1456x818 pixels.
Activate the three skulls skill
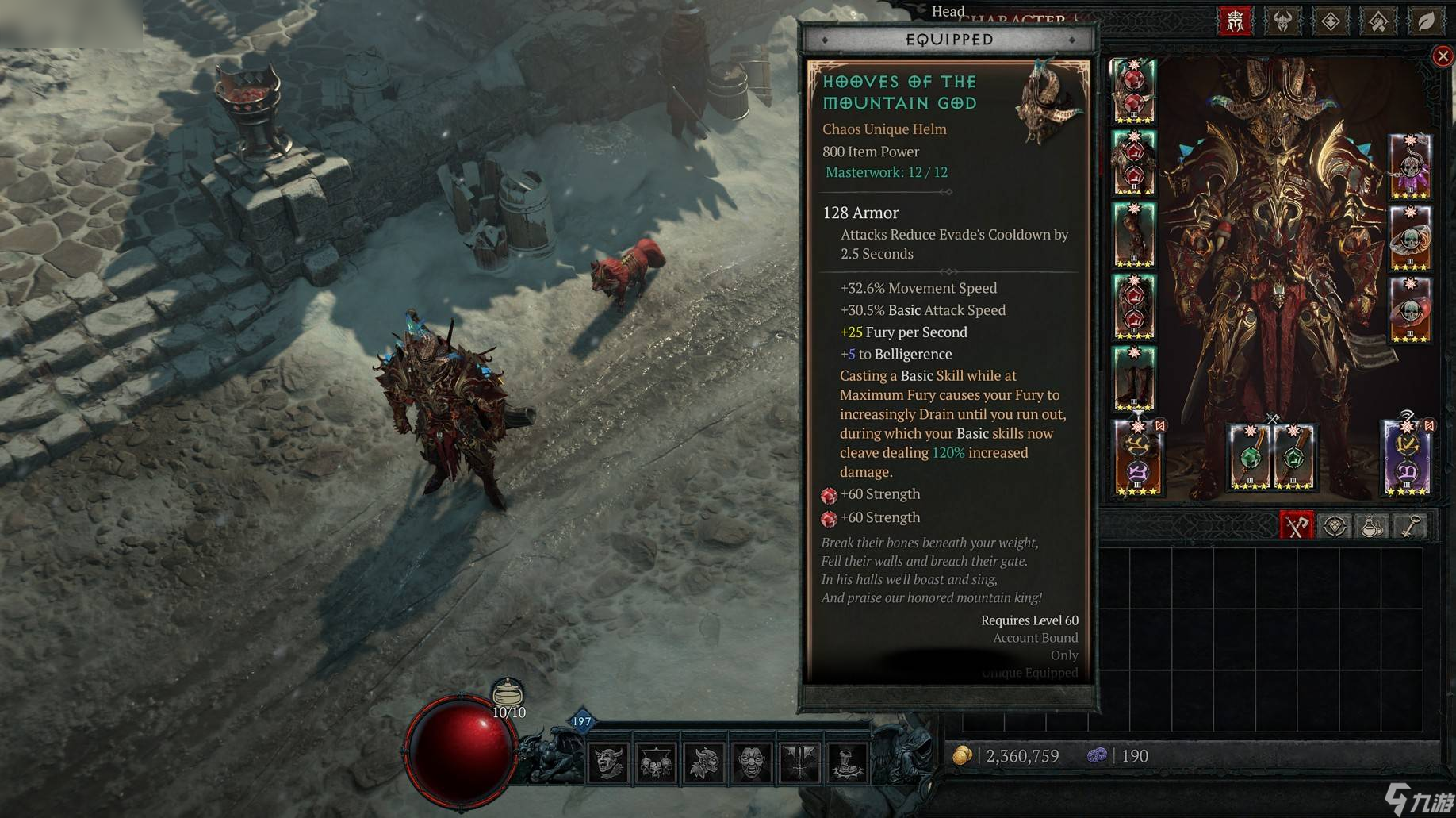(656, 762)
